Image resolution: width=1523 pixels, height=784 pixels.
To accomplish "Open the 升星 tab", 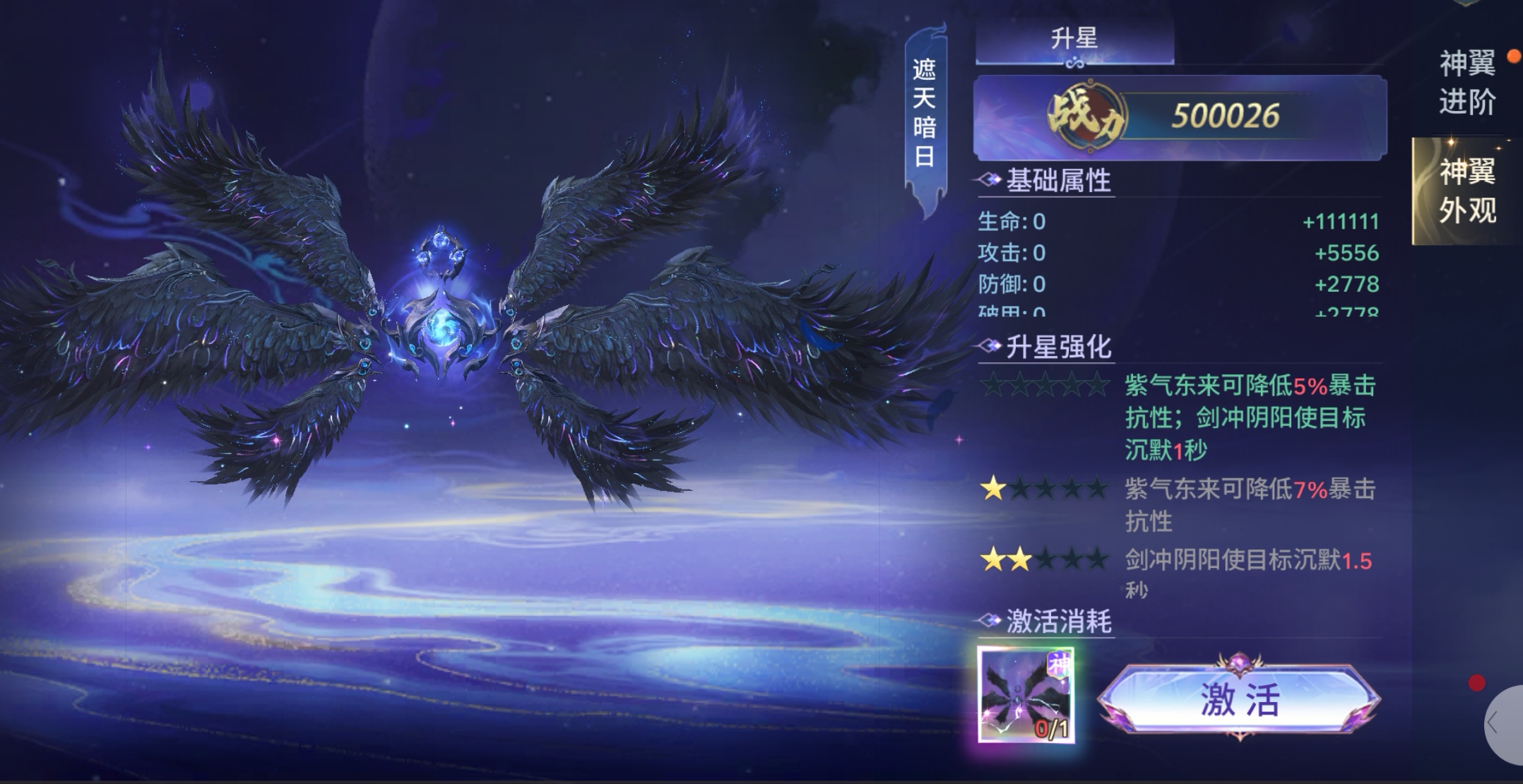I will pos(1074,39).
